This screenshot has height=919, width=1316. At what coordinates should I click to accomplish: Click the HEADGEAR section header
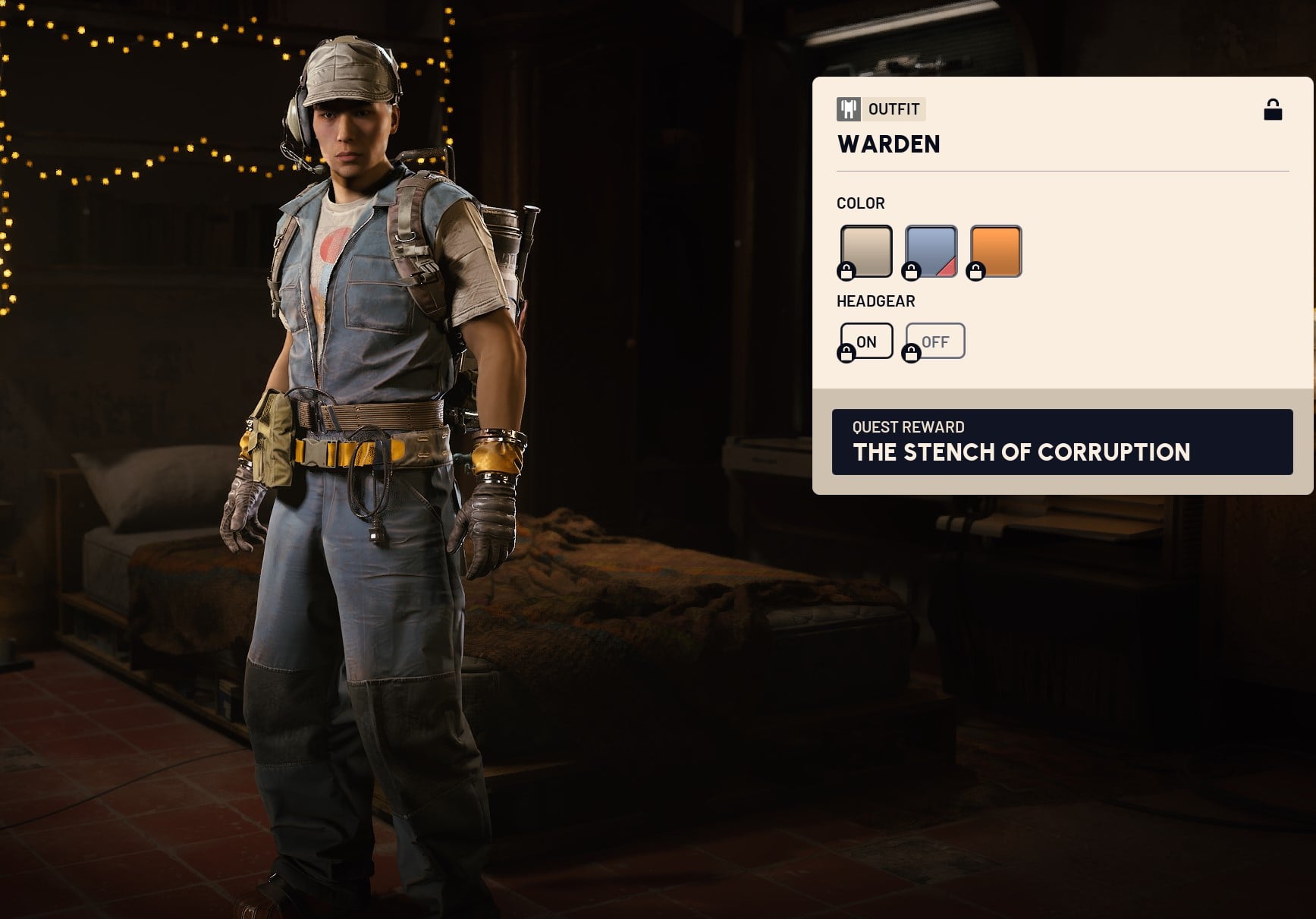pos(875,301)
